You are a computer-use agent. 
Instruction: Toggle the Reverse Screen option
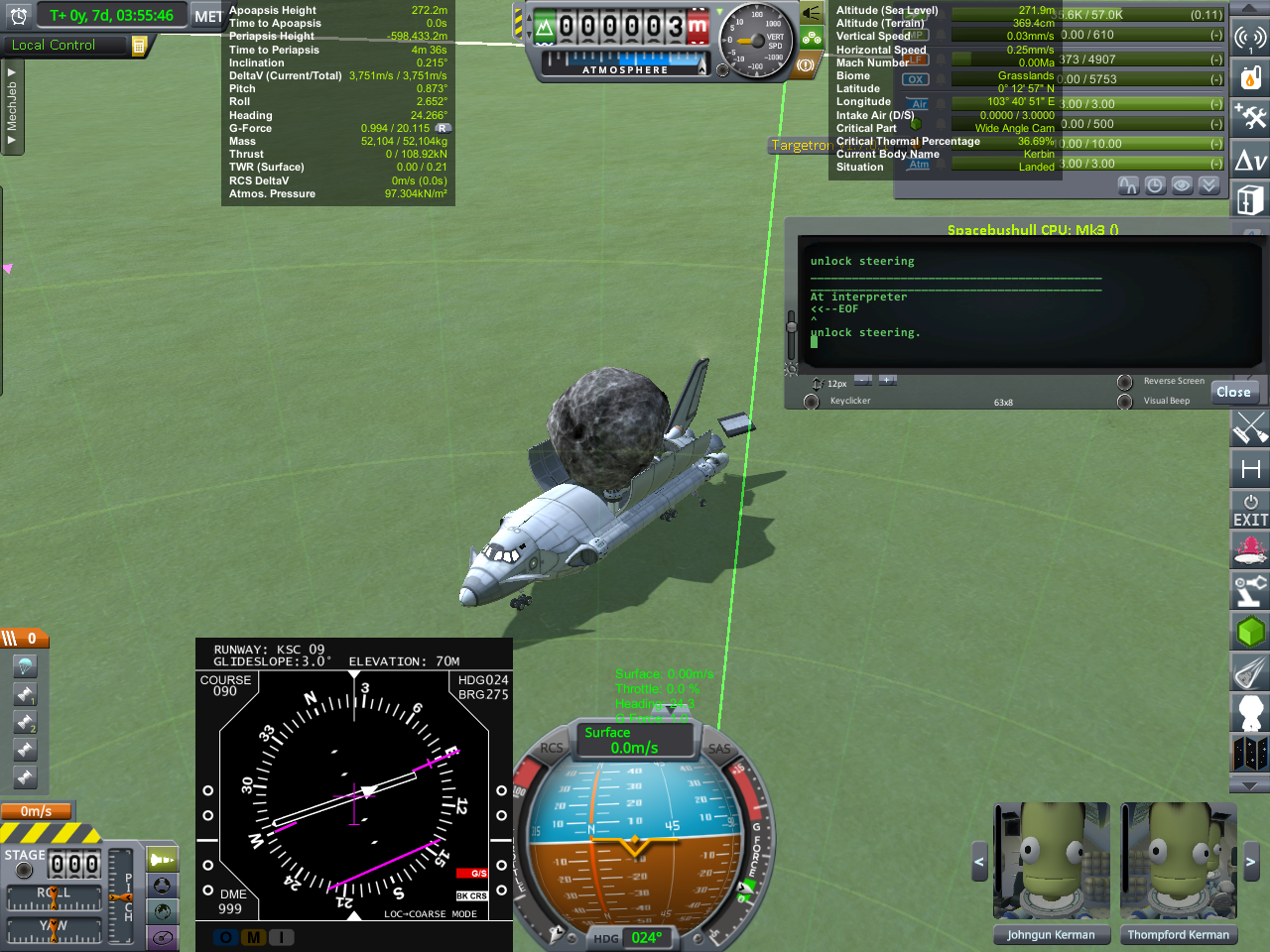point(1125,382)
